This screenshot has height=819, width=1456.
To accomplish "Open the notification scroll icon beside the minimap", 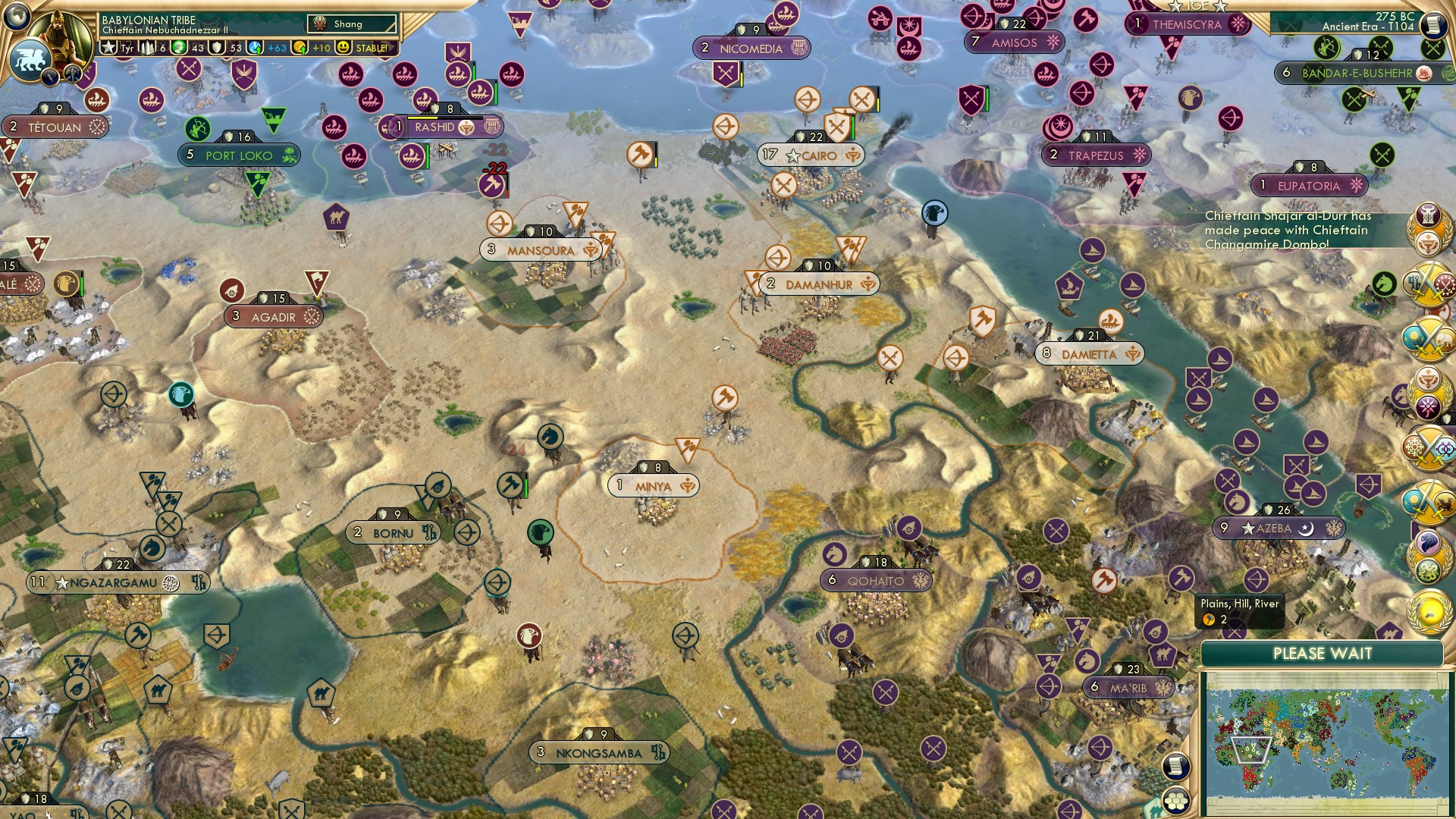I will click(x=1176, y=767).
